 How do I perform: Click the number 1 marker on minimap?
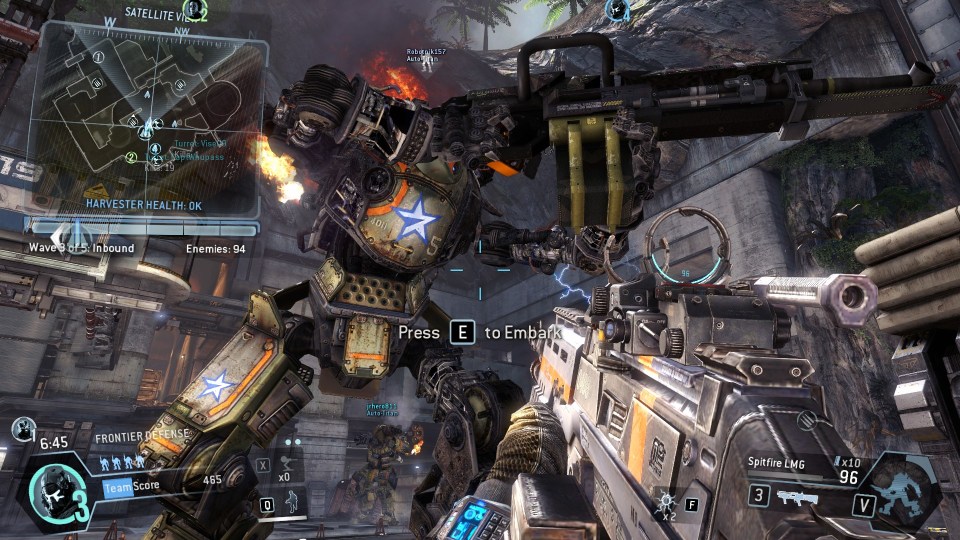click(x=98, y=57)
